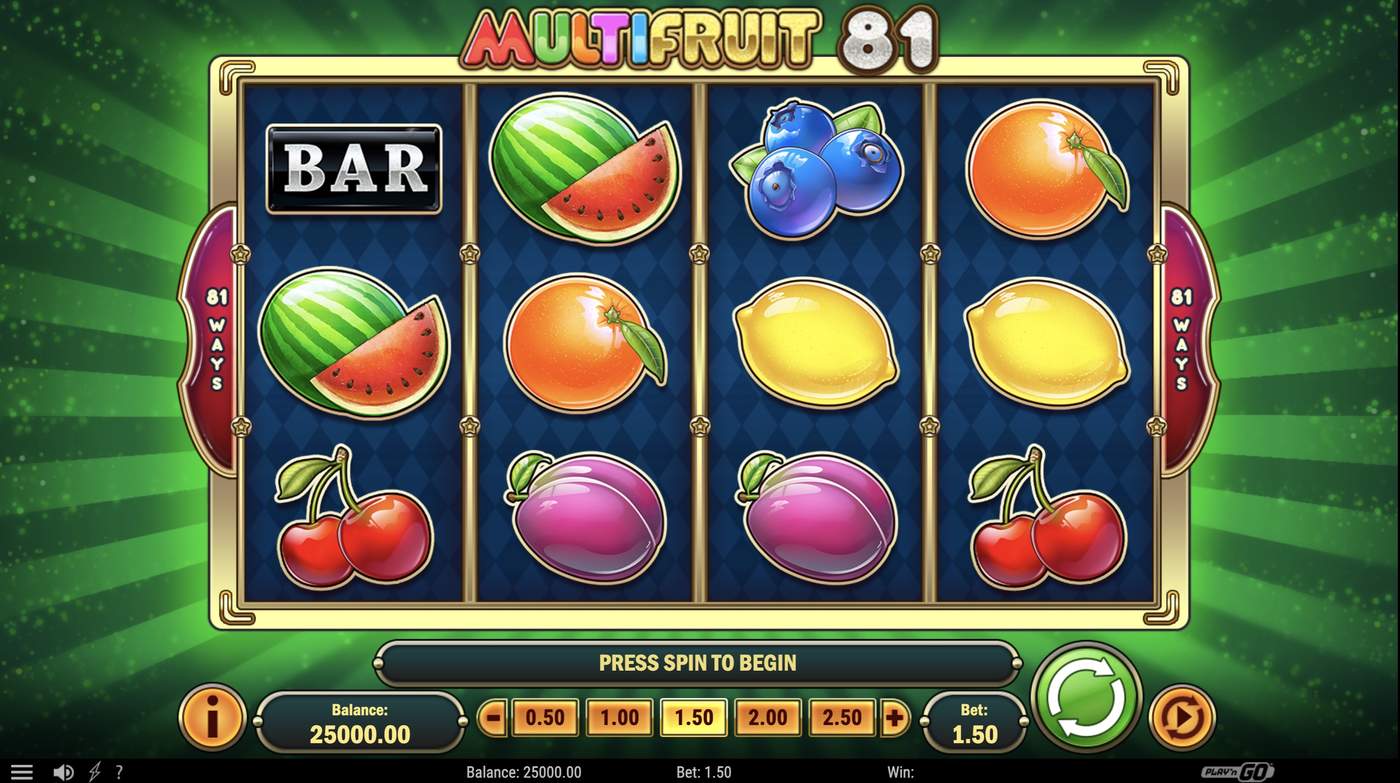Viewport: 1400px width, 783px height.
Task: Decrease the bet with the minus button
Action: click(x=495, y=717)
